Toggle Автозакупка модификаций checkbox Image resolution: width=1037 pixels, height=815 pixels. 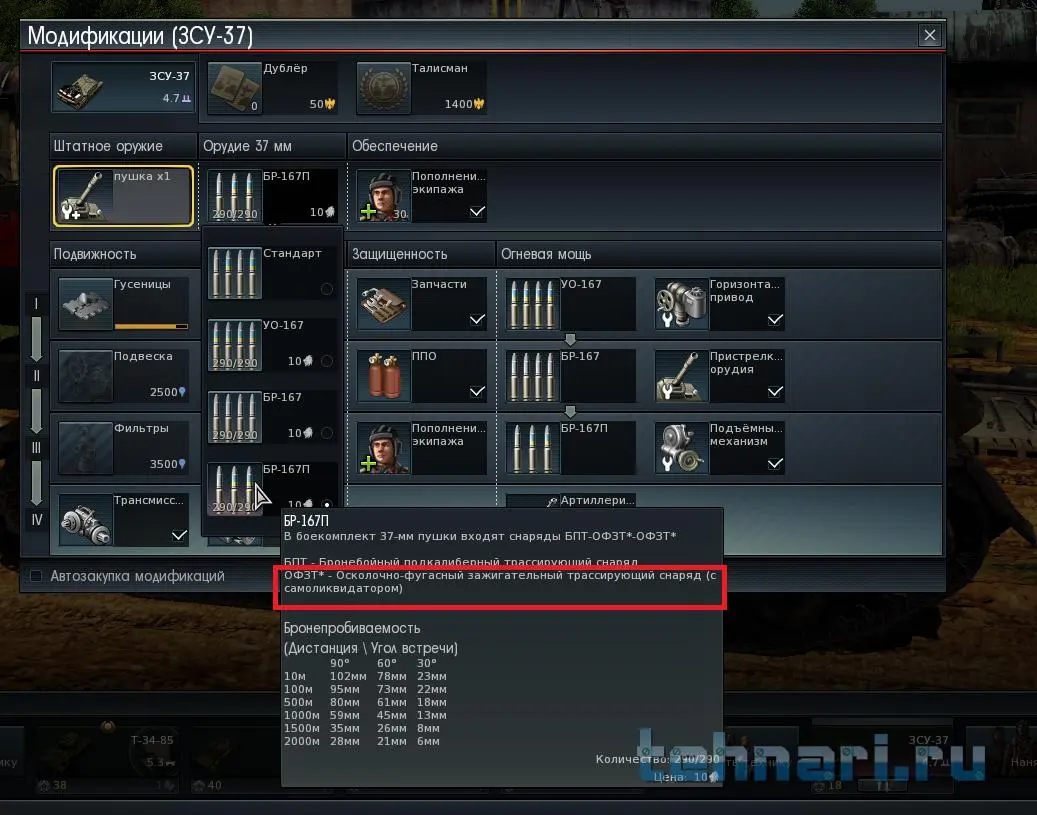37,576
